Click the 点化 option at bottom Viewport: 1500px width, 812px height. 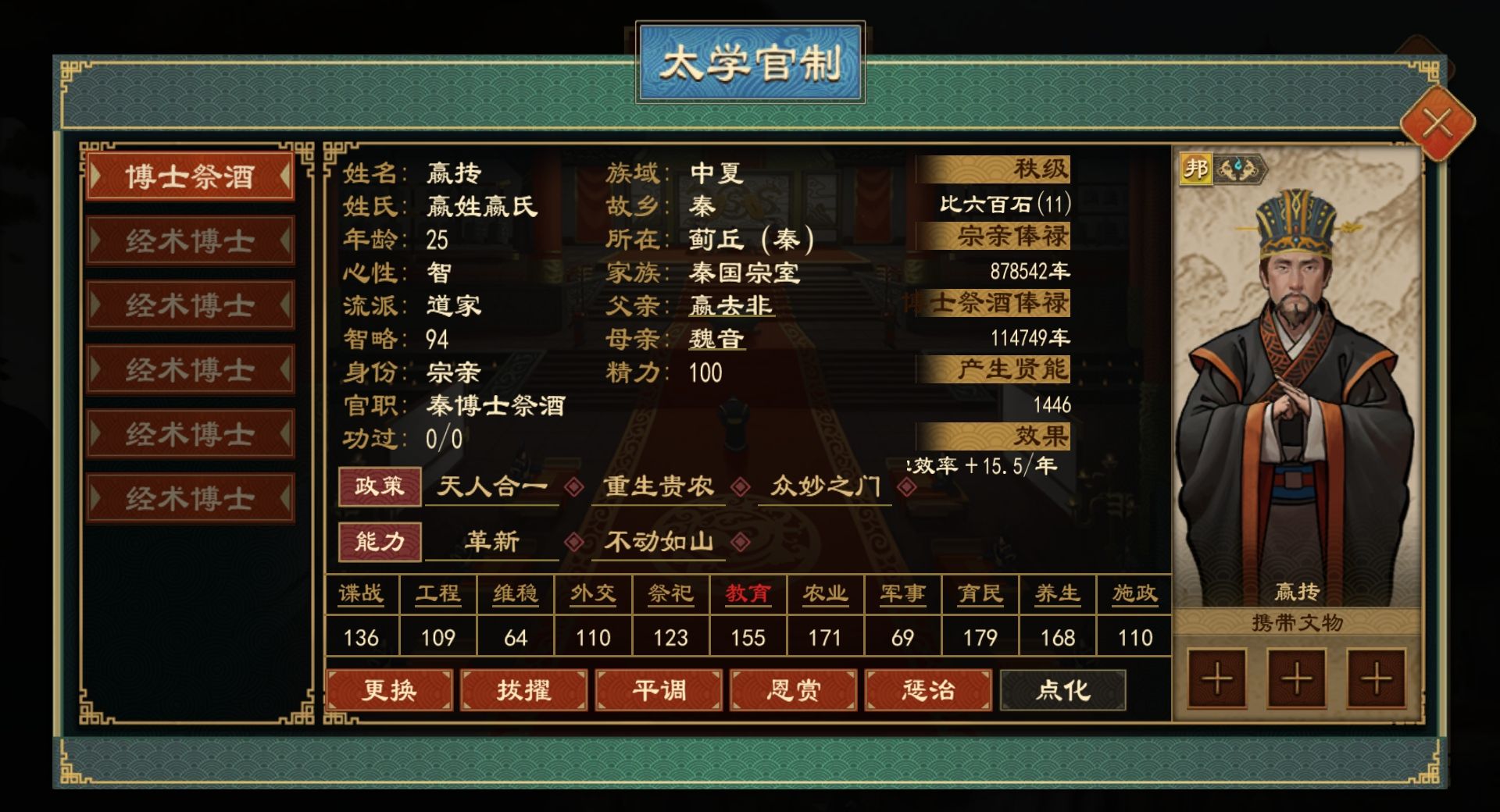(1062, 690)
